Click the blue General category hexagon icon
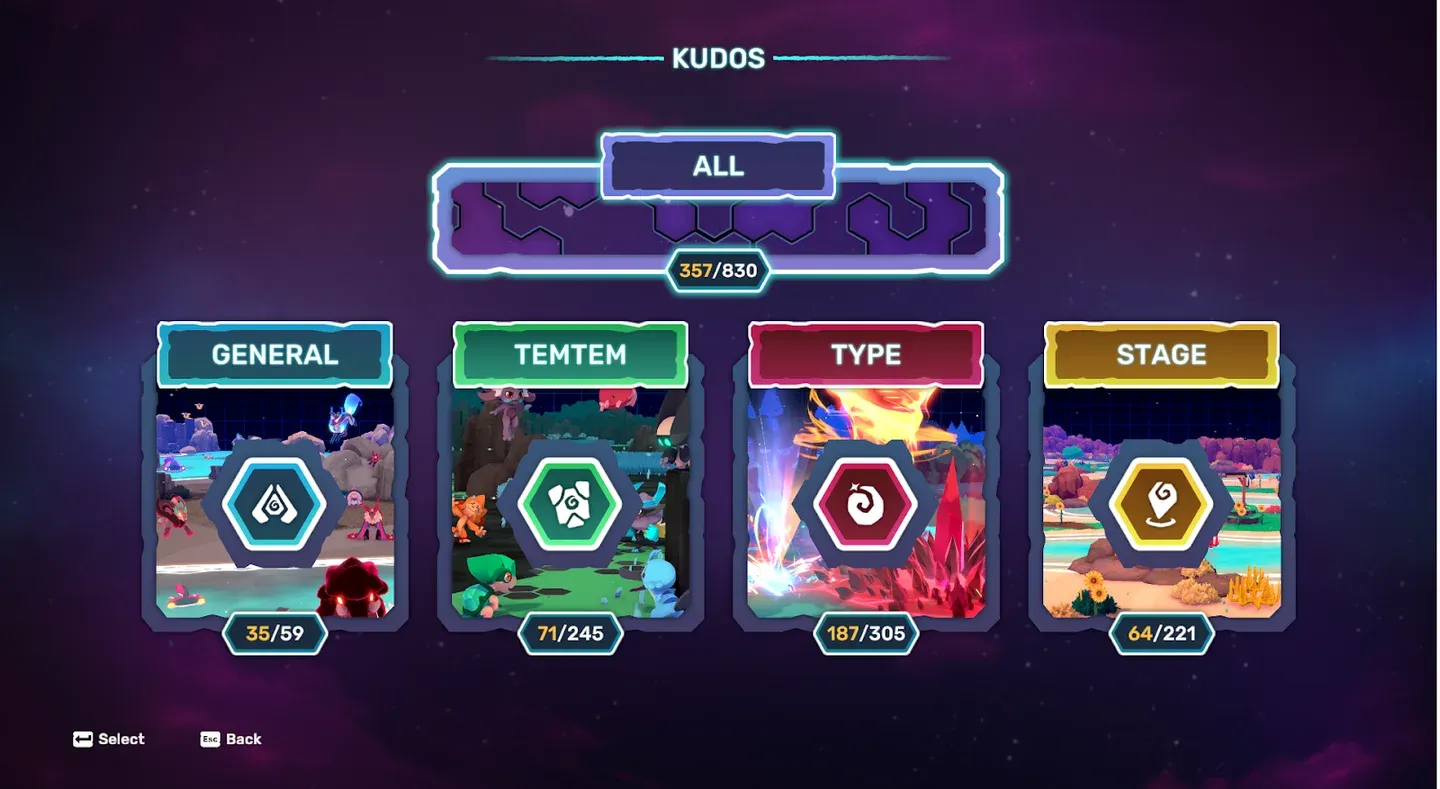The height and width of the screenshot is (789, 1440). (274, 502)
